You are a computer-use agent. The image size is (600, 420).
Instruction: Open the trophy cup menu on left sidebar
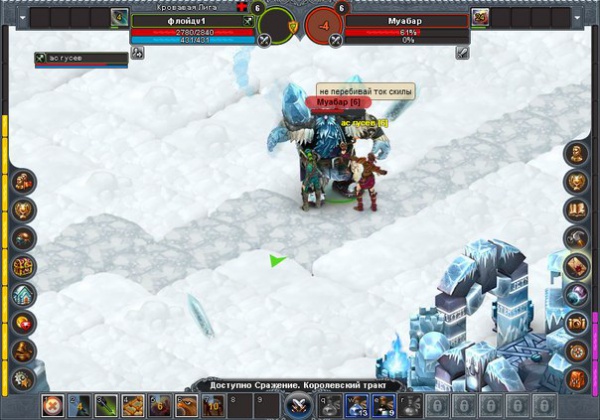point(23,209)
